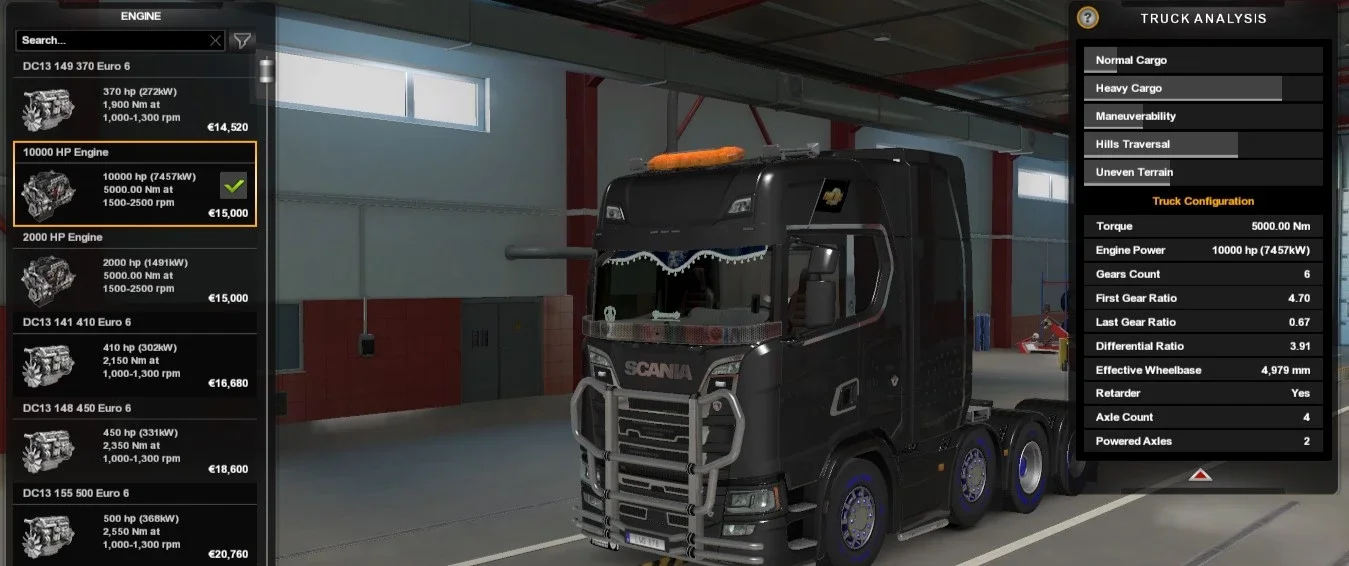Open the Truck Analysis help icon
The height and width of the screenshot is (566, 1349).
point(1088,18)
